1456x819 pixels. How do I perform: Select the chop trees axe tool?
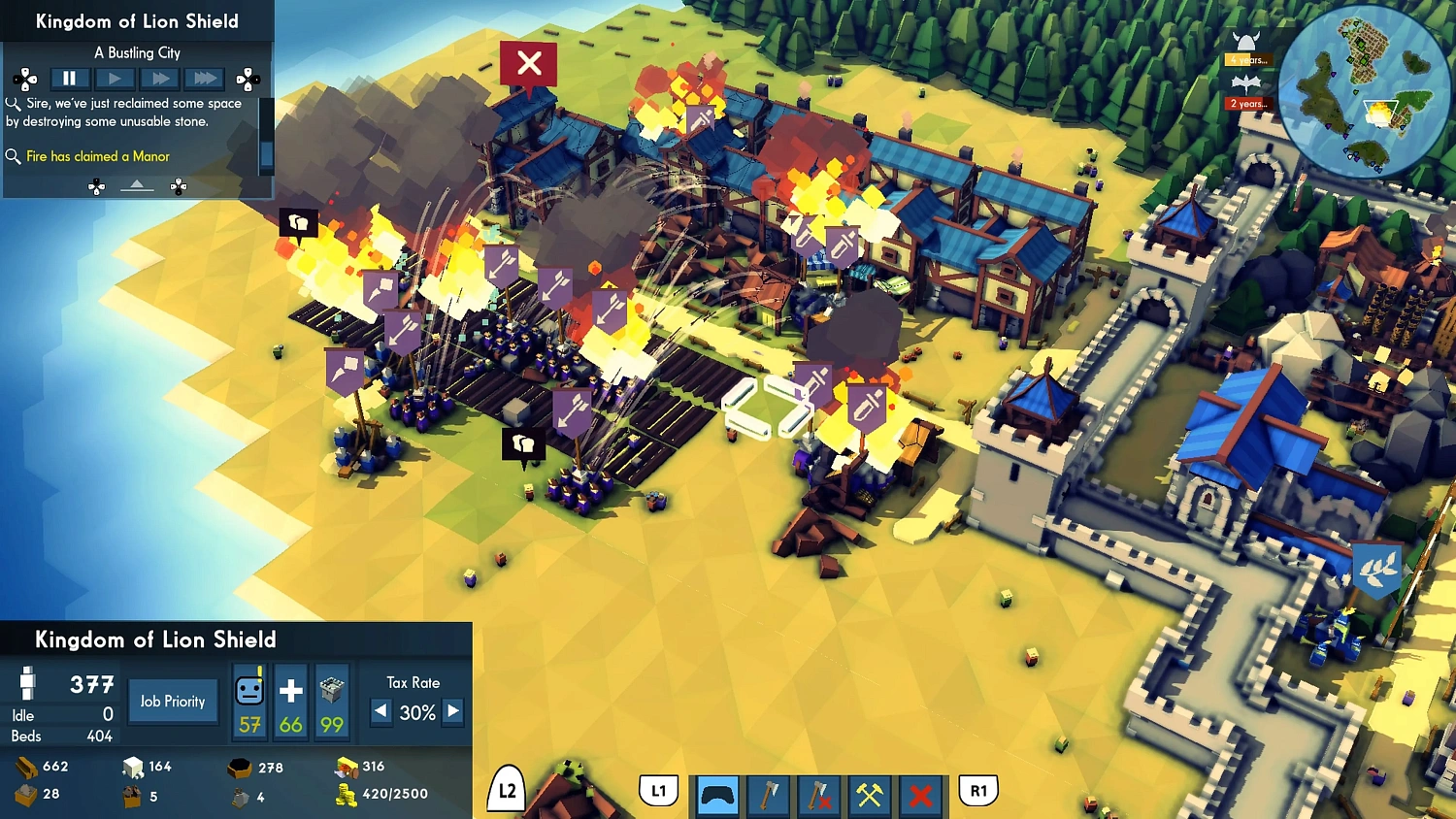[x=768, y=796]
